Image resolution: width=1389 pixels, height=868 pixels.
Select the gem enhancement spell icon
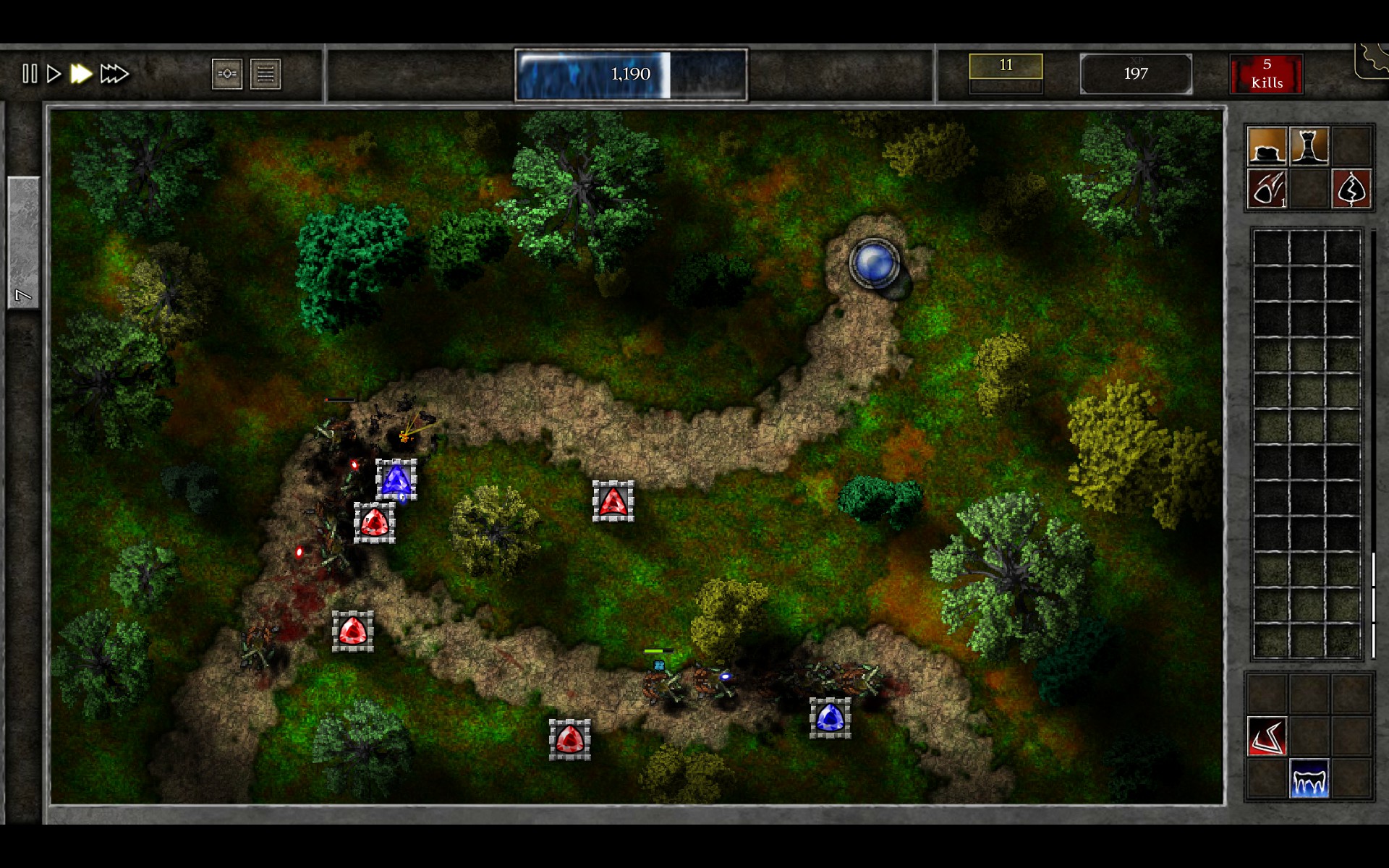click(x=1350, y=190)
